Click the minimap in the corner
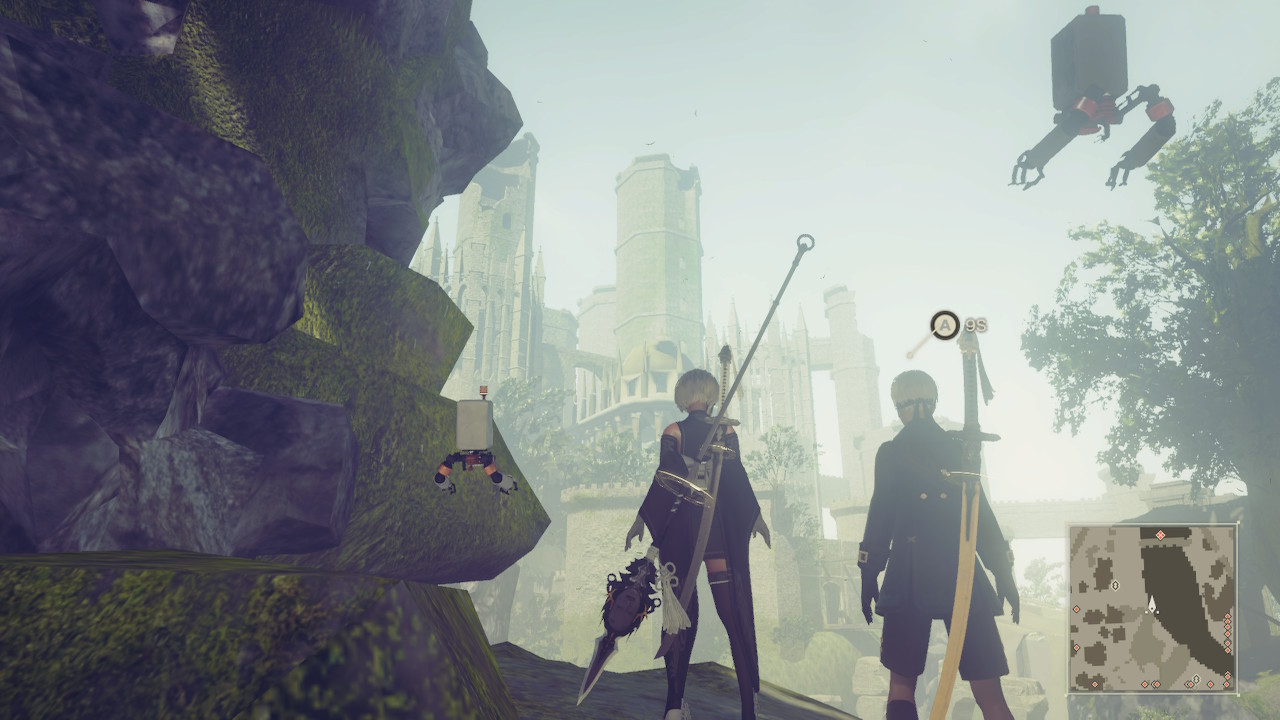The height and width of the screenshot is (720, 1280). tap(1152, 608)
